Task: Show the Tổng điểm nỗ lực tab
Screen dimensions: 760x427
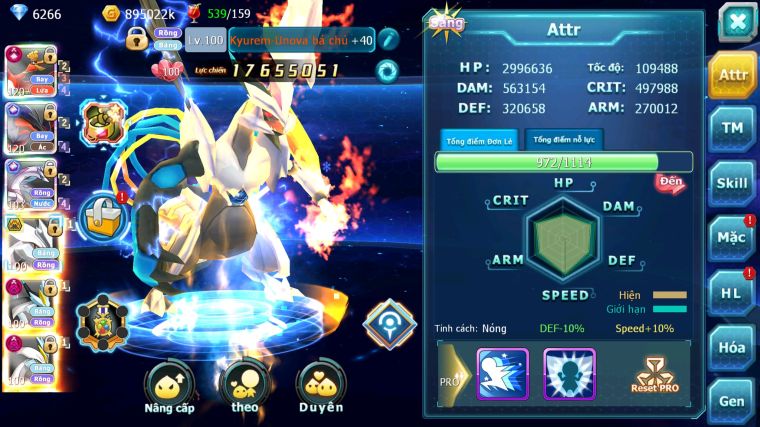Action: pos(562,140)
